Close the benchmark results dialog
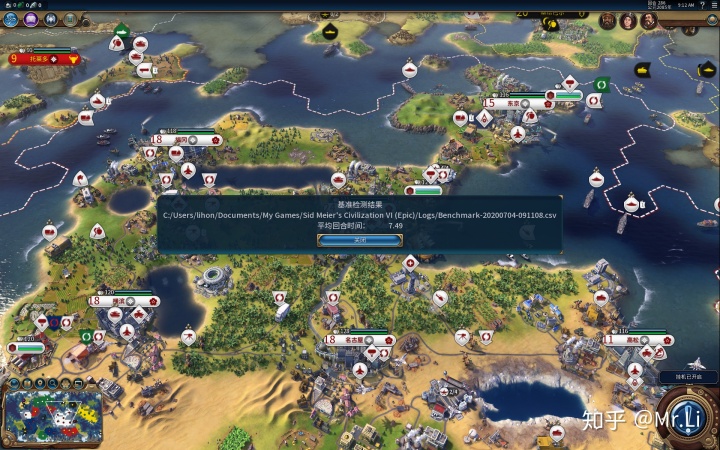The height and width of the screenshot is (450, 720). click(359, 240)
